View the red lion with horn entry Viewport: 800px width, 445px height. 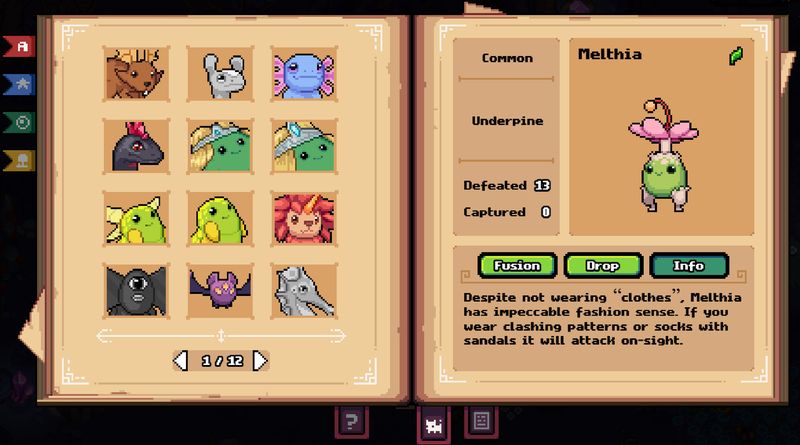304,218
